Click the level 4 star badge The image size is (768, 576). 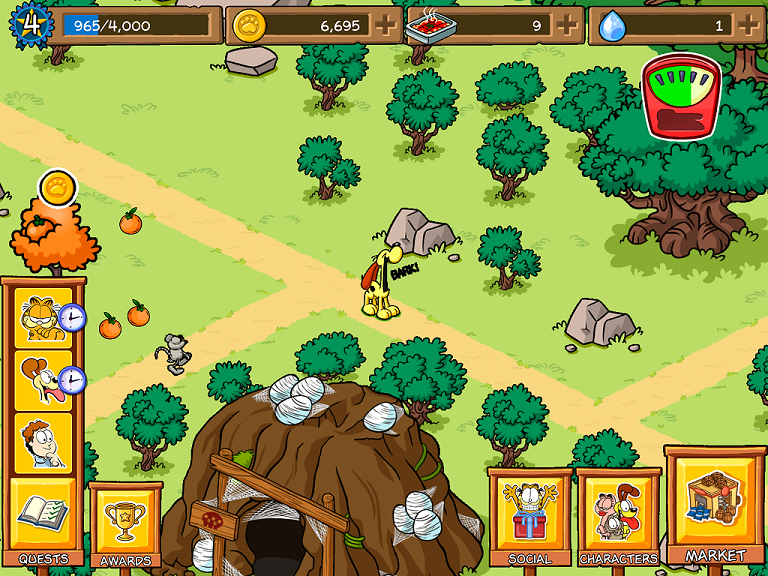click(x=30, y=25)
